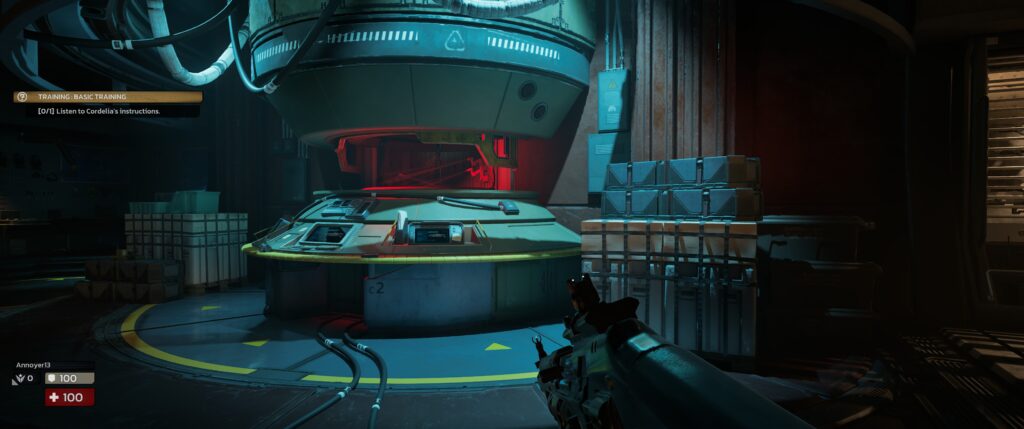Select the Training: Basic Training objective header
The image size is (1024, 429).
click(83, 97)
